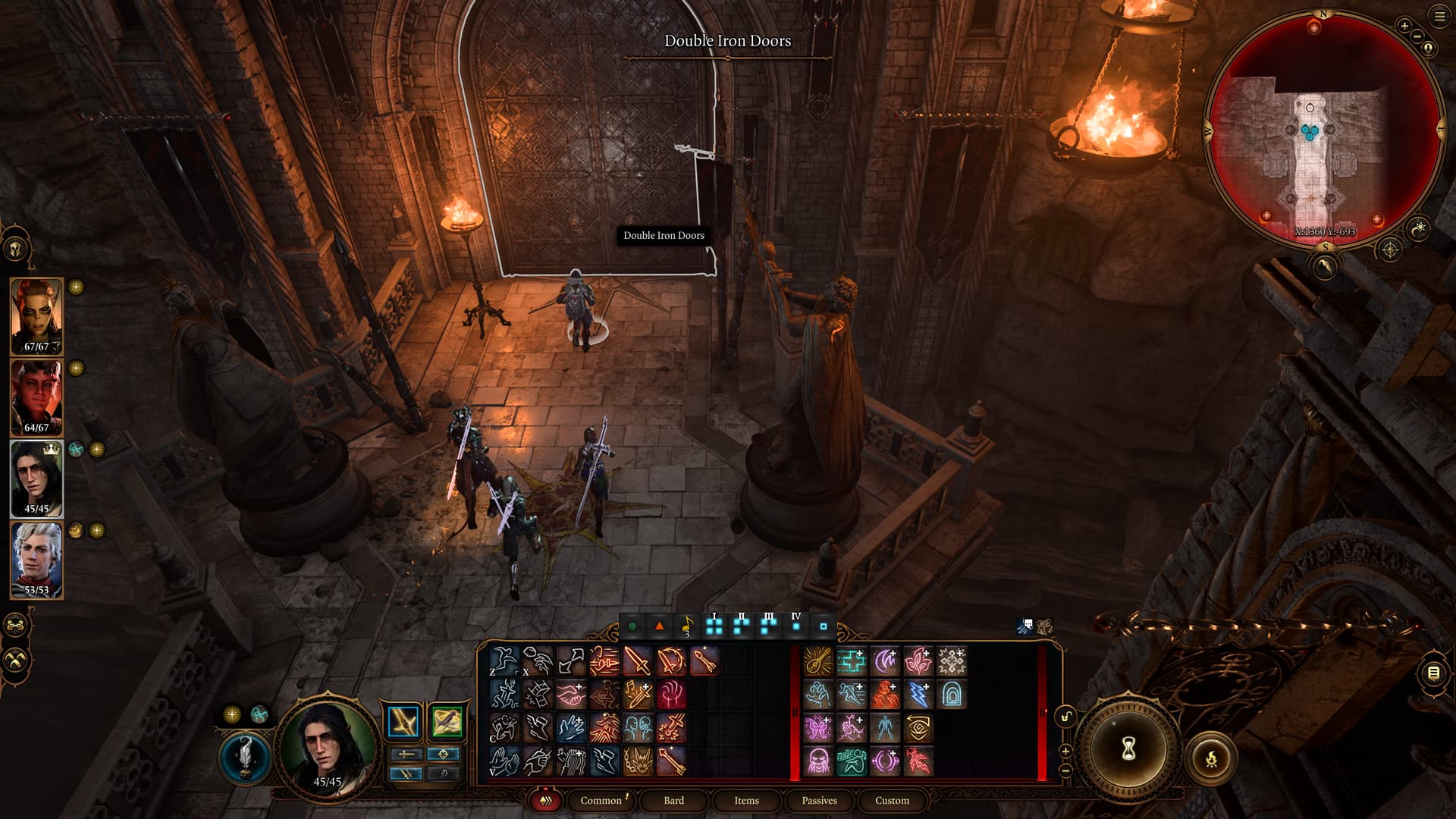Select the Passives hotbar tab
The height and width of the screenshot is (819, 1456).
pyautogui.click(x=819, y=800)
